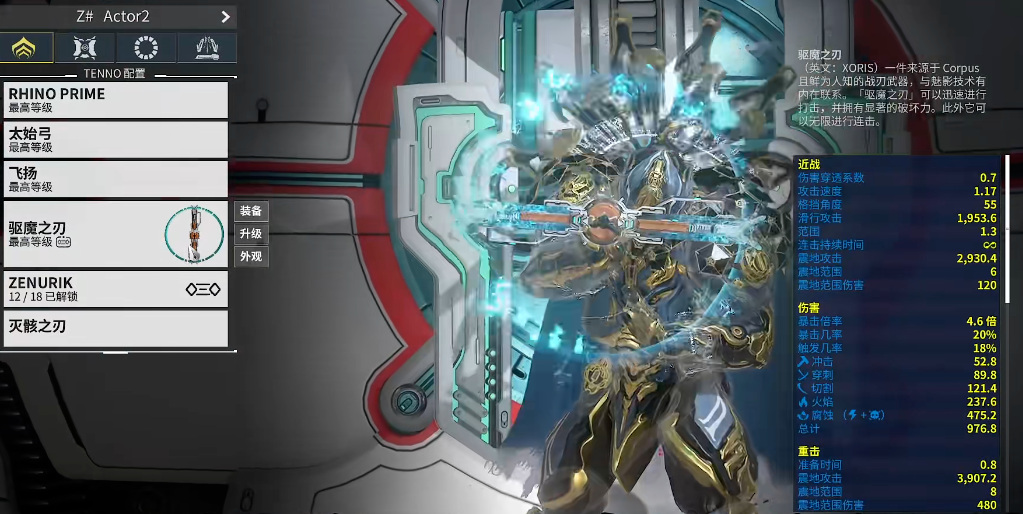Switch to the fourth loadout category tab

coord(207,47)
